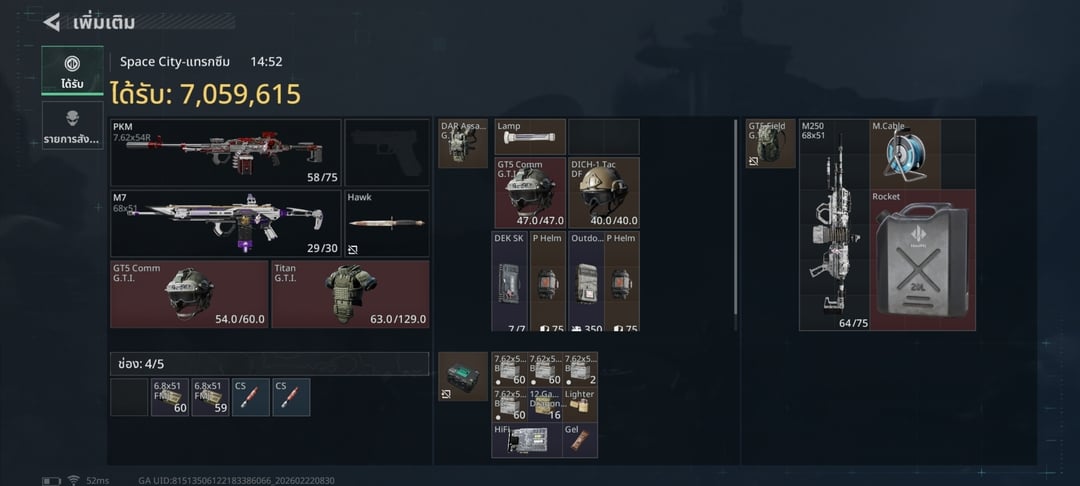
Task: Switch to the ได้รับ tab
Action: tap(72, 70)
